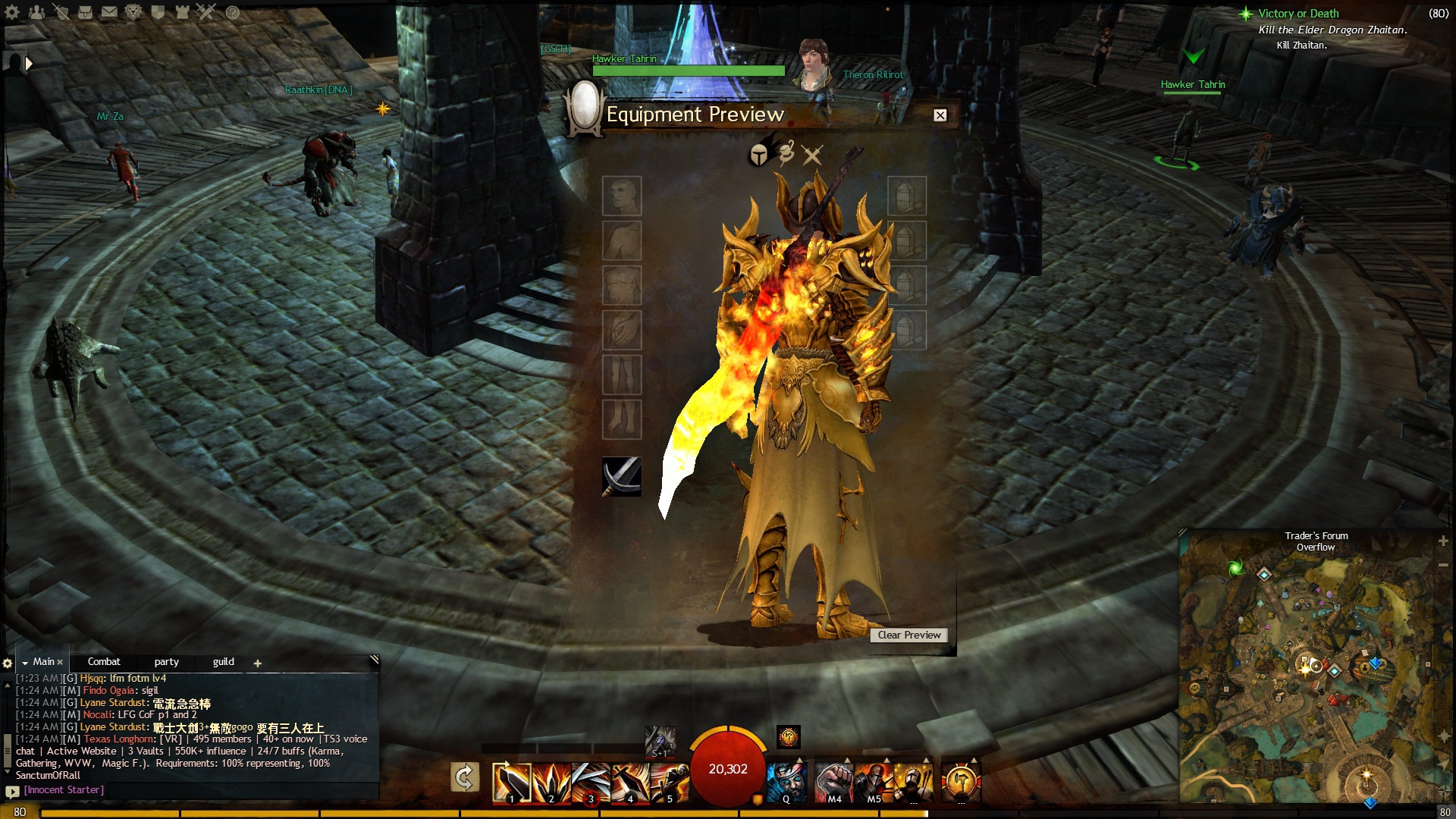Viewport: 1456px width, 819px height.
Task: Click the weapon swap arrows button
Action: (x=464, y=778)
